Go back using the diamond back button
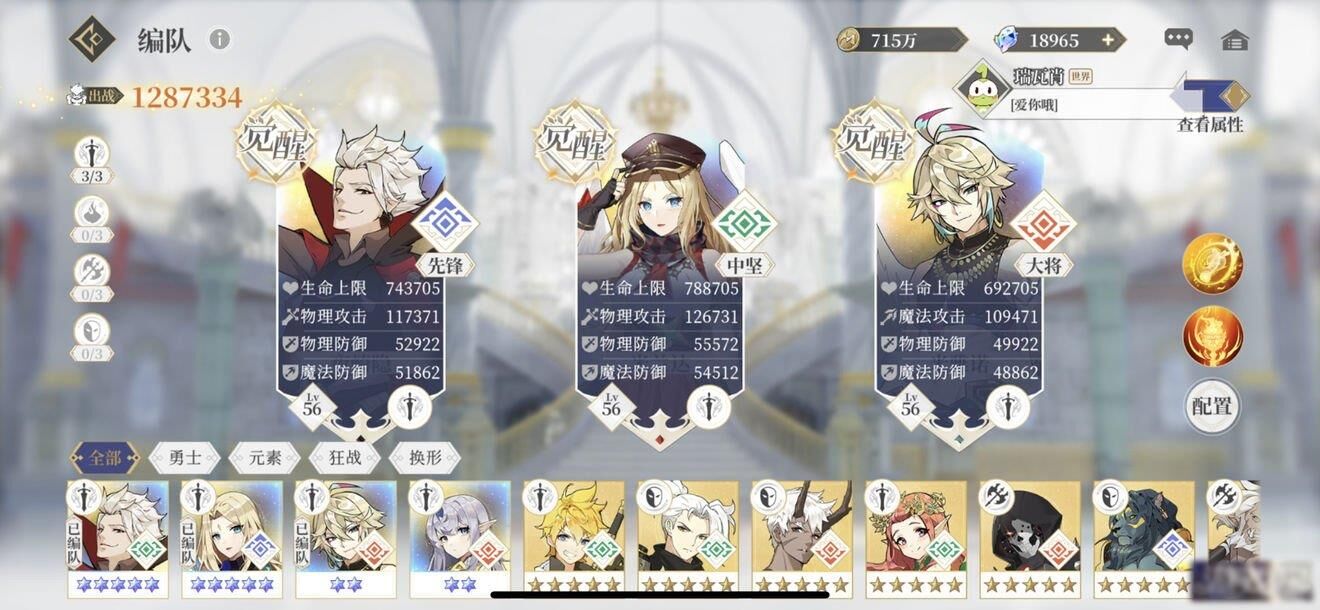 [x=91, y=39]
